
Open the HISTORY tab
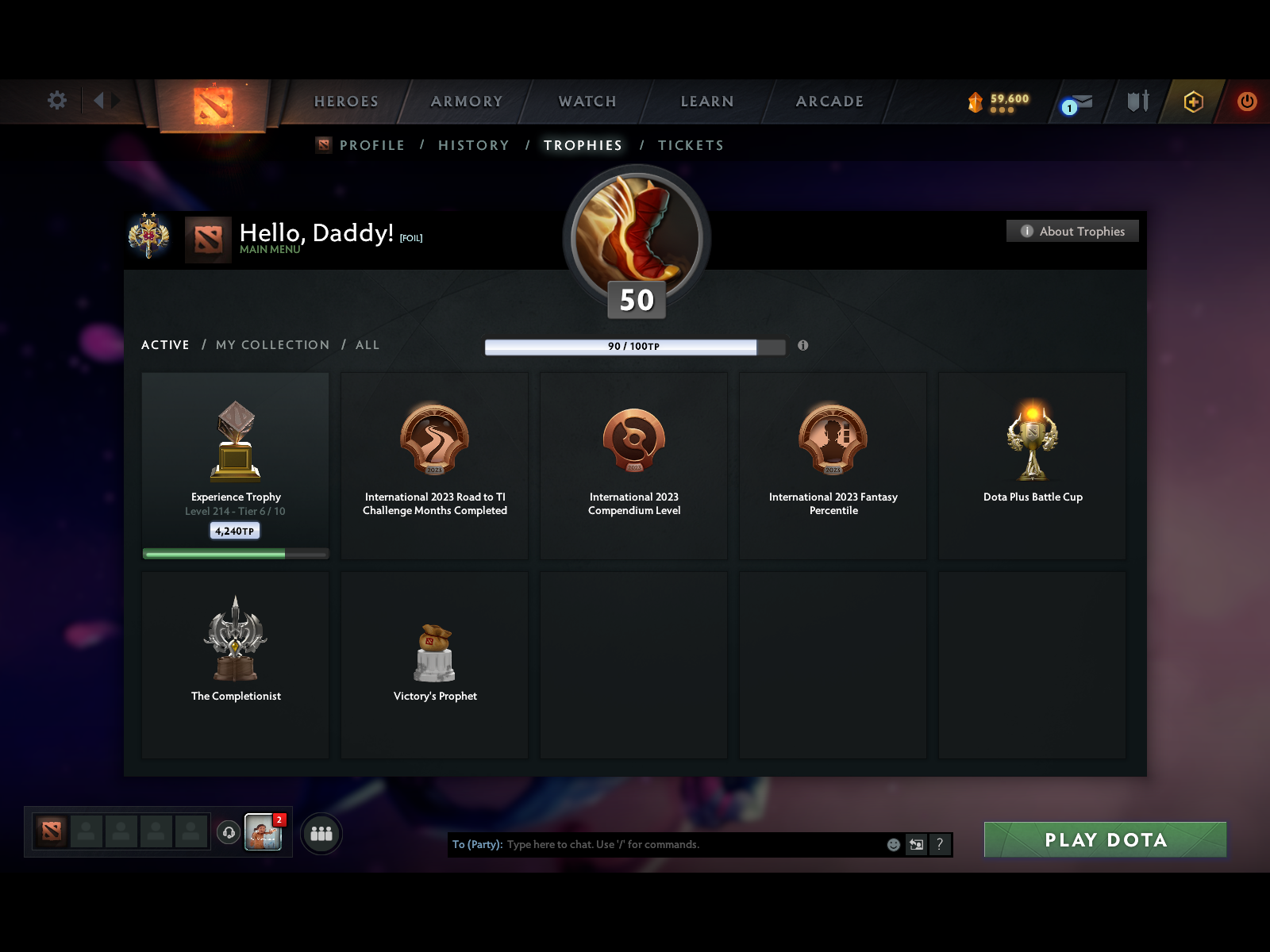pyautogui.click(x=473, y=145)
